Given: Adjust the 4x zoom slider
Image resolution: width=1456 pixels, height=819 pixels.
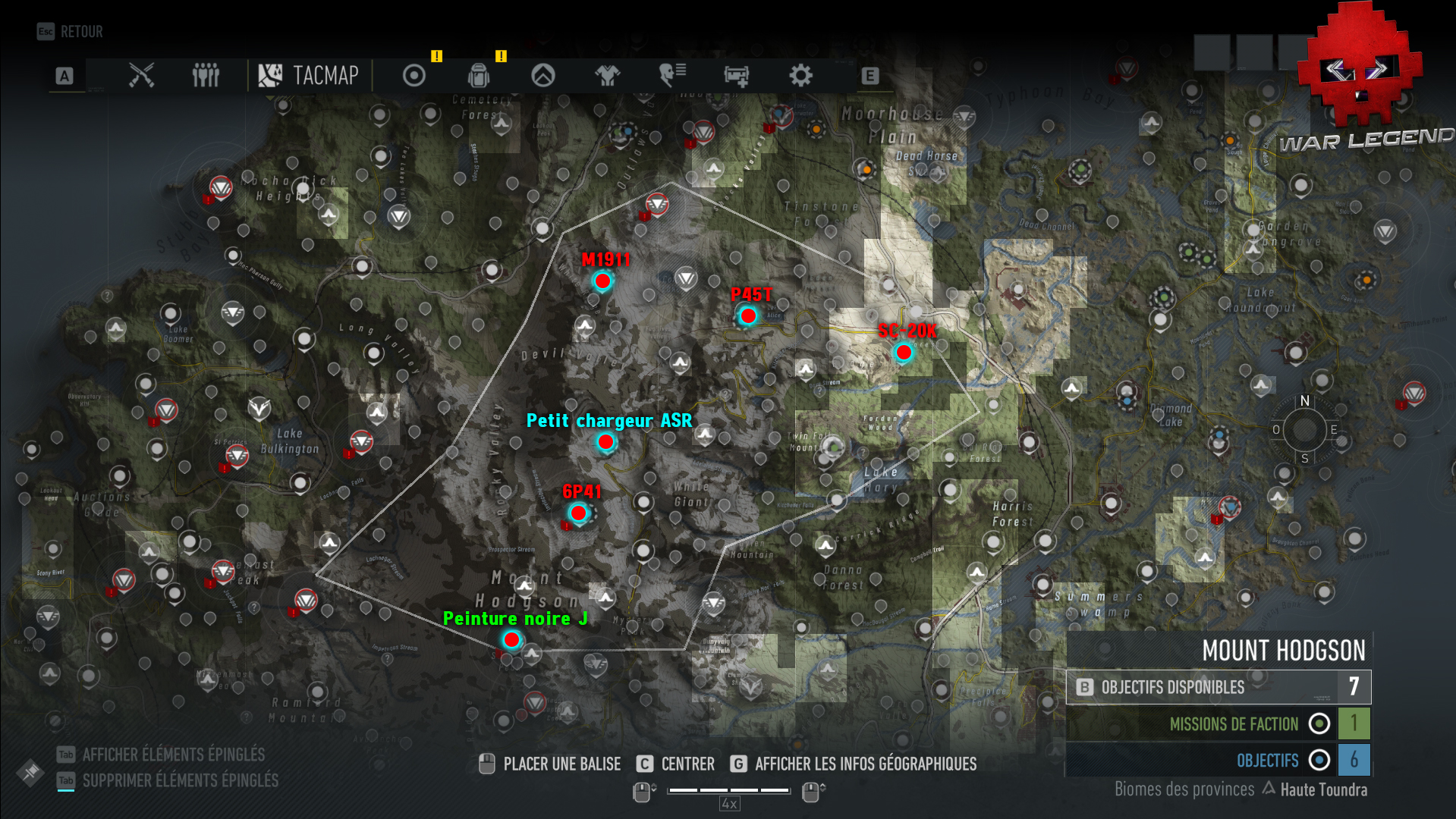Looking at the screenshot, I should [728, 790].
